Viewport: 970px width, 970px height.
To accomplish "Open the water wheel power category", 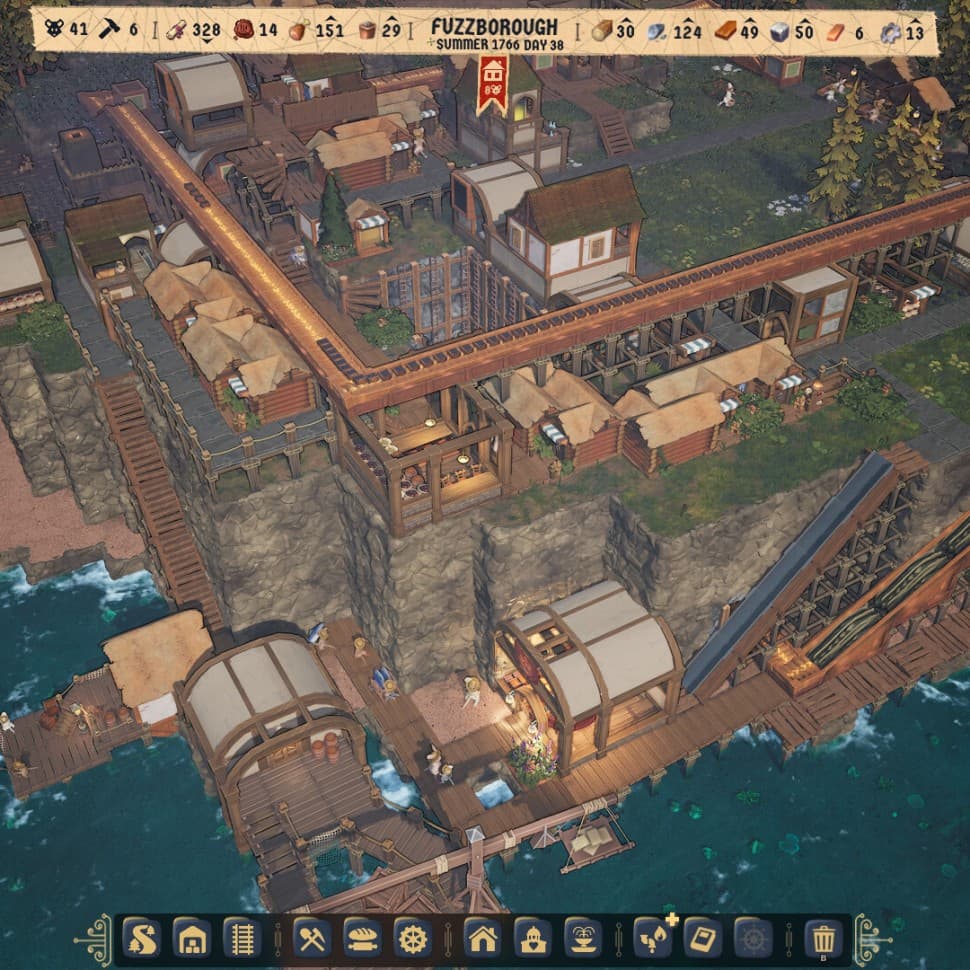I will [x=412, y=939].
